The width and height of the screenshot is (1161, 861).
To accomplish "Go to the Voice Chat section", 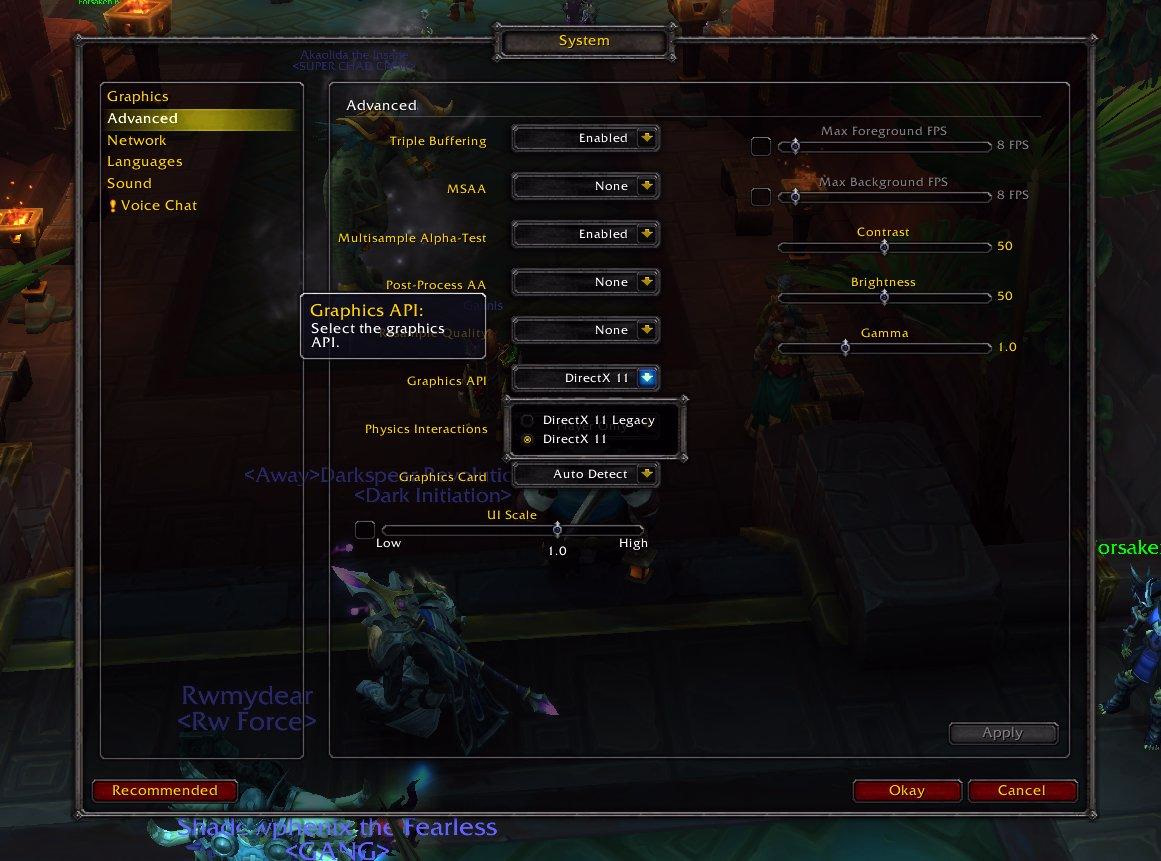I will pyautogui.click(x=159, y=206).
